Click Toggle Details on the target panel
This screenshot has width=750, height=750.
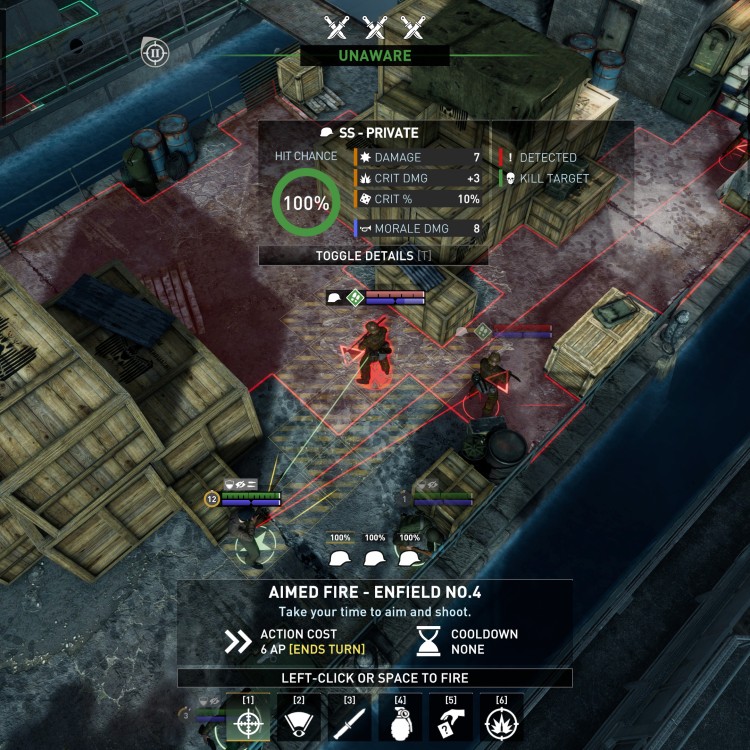373,255
